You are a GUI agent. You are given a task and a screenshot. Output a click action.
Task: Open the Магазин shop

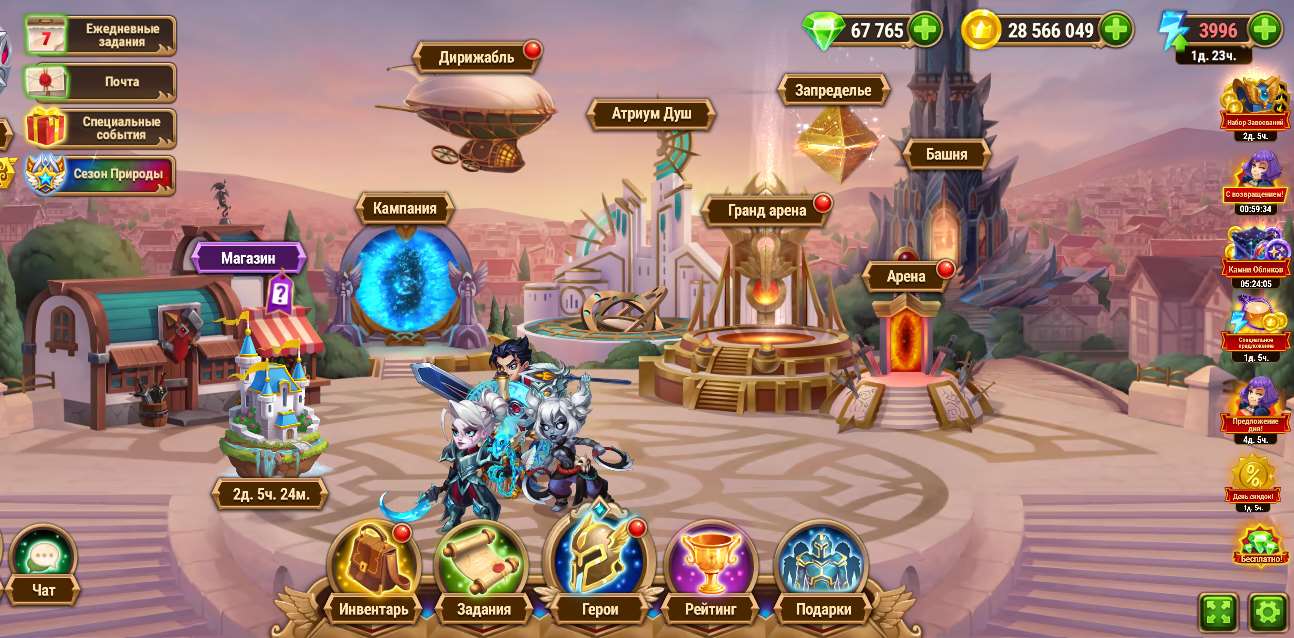[x=248, y=258]
